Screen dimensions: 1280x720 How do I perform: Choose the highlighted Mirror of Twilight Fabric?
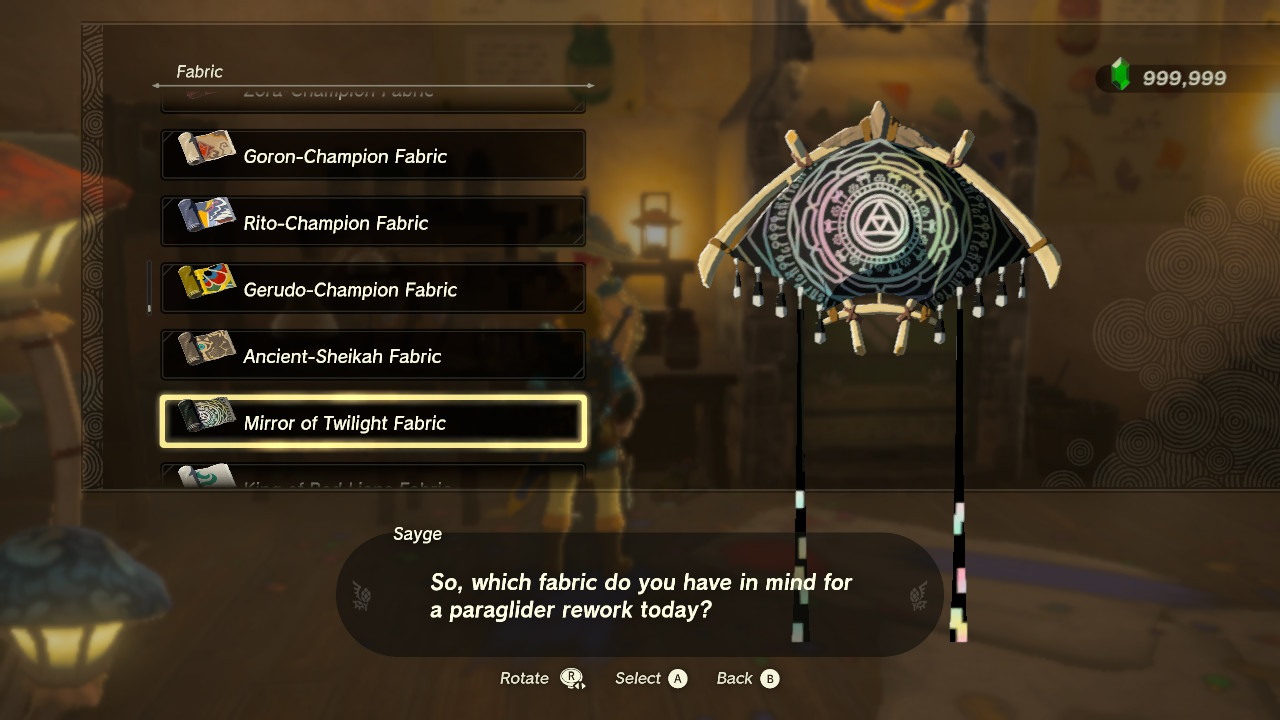[x=373, y=423]
